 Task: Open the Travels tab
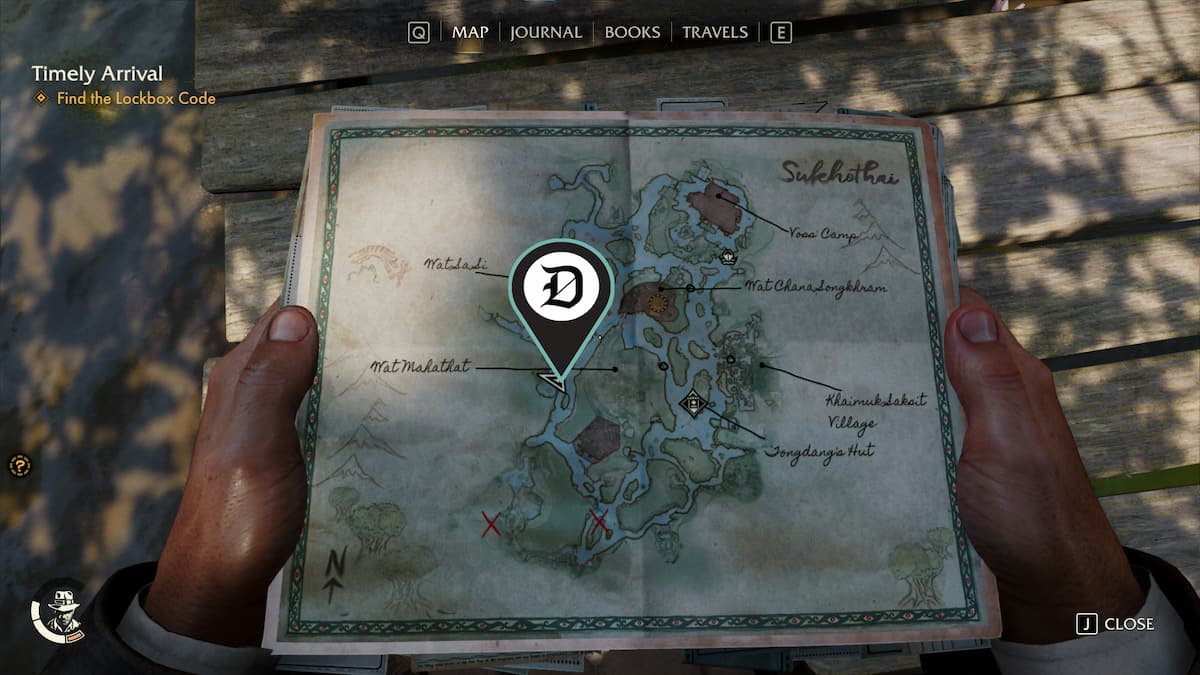coord(714,32)
